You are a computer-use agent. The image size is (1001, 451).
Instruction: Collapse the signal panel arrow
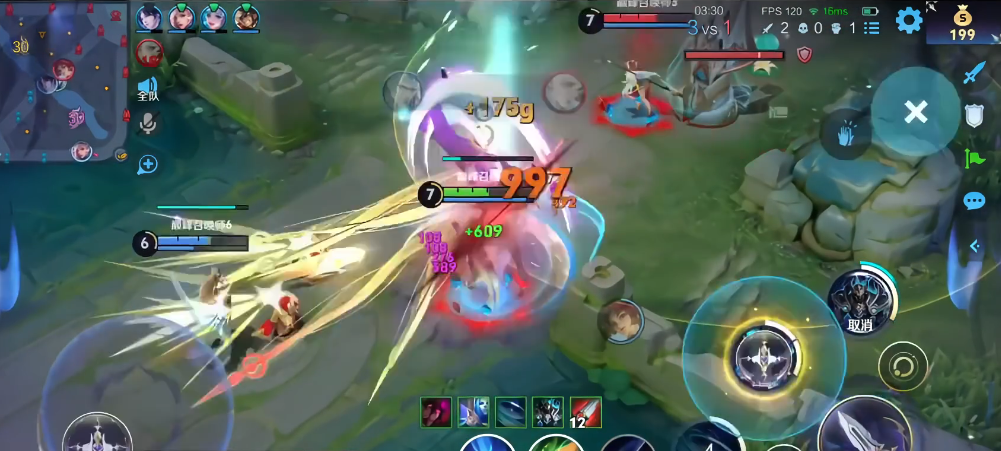(974, 245)
